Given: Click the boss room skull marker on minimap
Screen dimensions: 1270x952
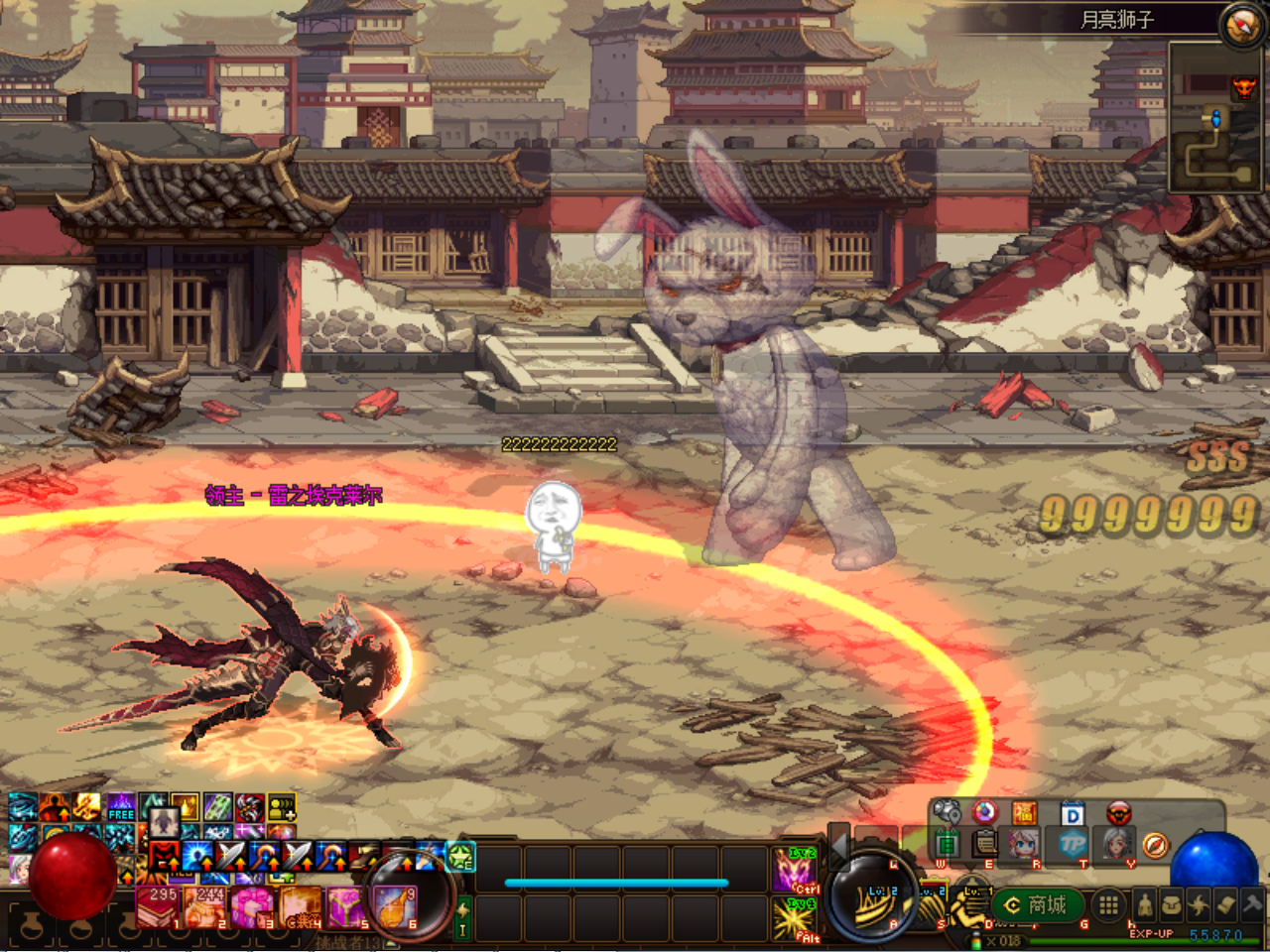Looking at the screenshot, I should [x=1243, y=88].
